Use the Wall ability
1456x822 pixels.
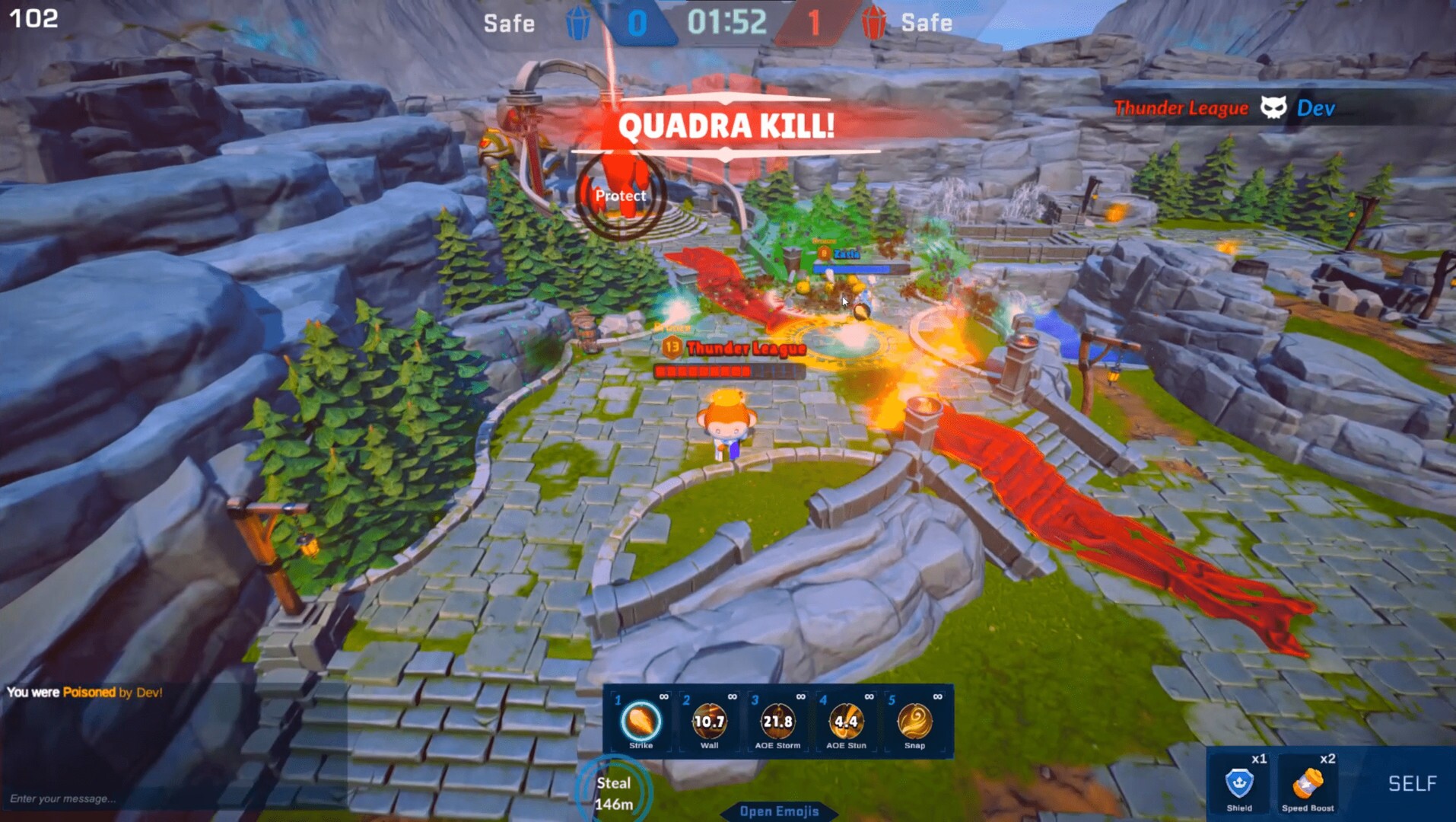coord(709,722)
